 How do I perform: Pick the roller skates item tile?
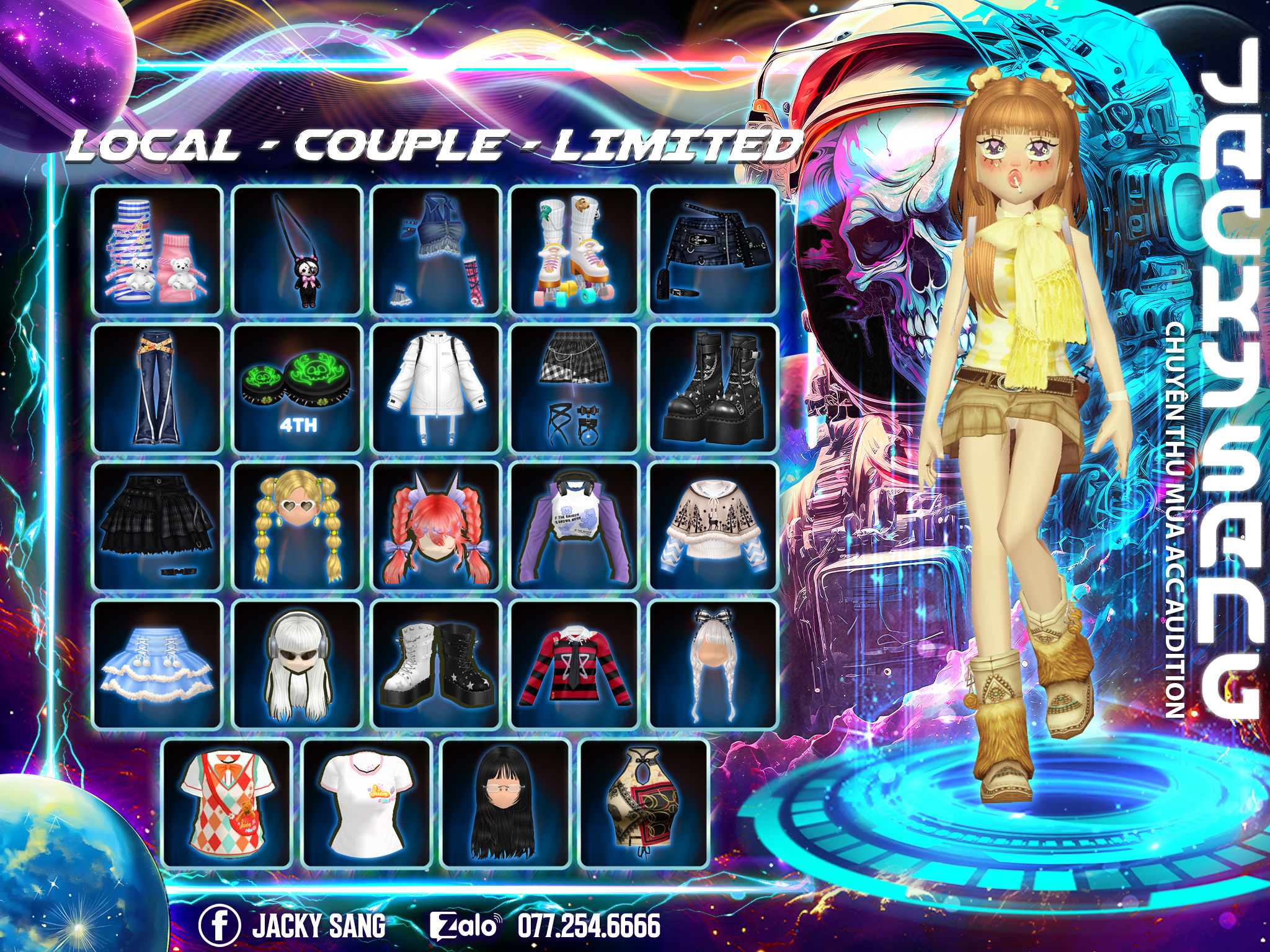(574, 250)
